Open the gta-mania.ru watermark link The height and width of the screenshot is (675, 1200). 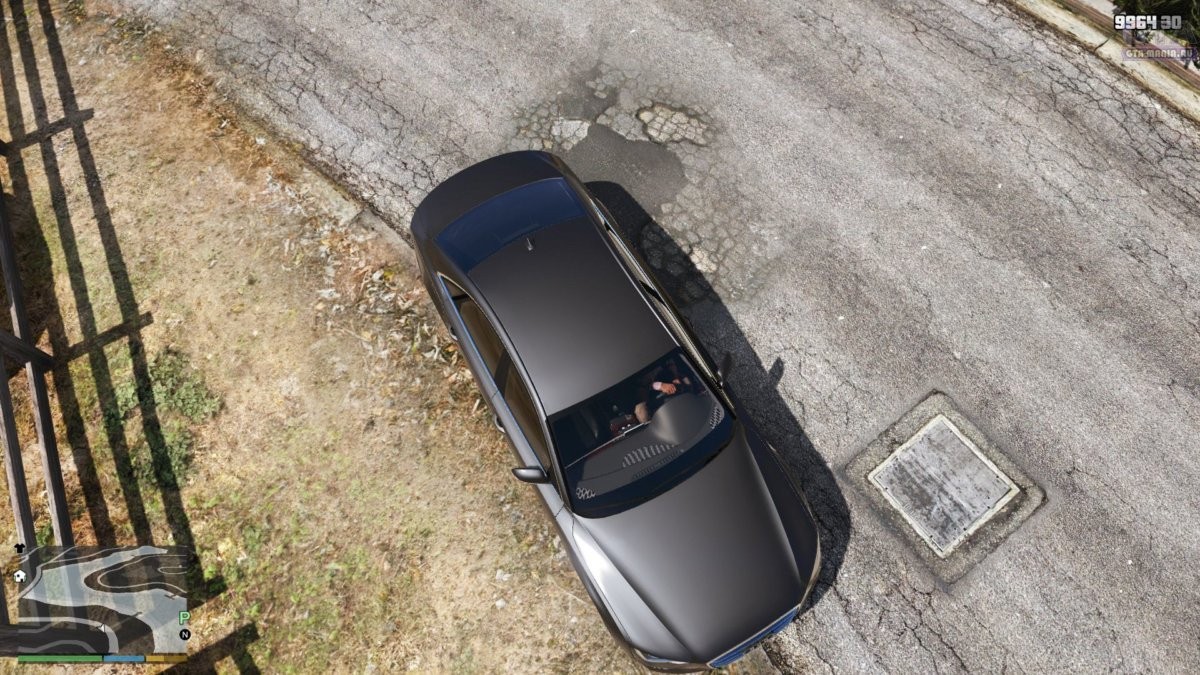coord(1159,53)
